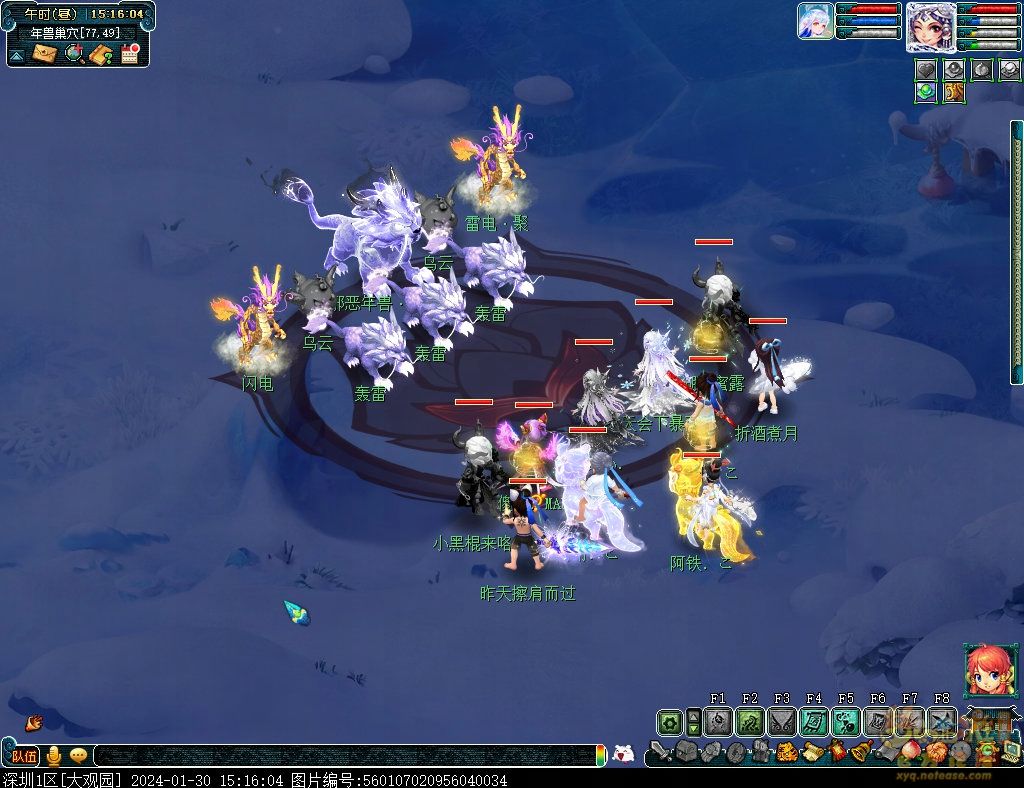Open the world map magnifier icon

click(73, 54)
